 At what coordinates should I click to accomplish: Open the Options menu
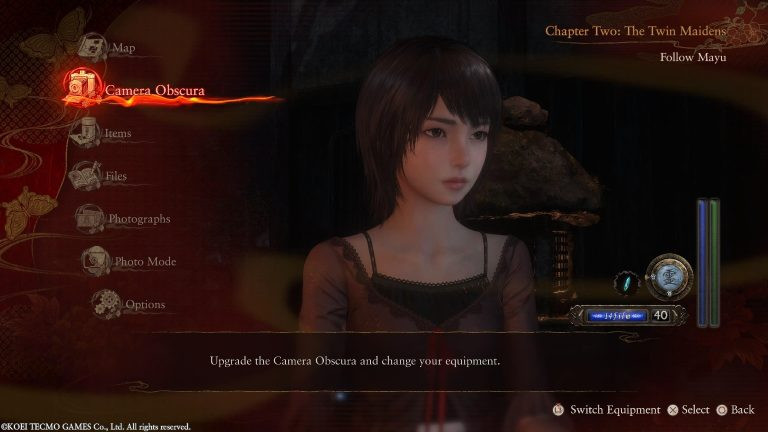145,304
